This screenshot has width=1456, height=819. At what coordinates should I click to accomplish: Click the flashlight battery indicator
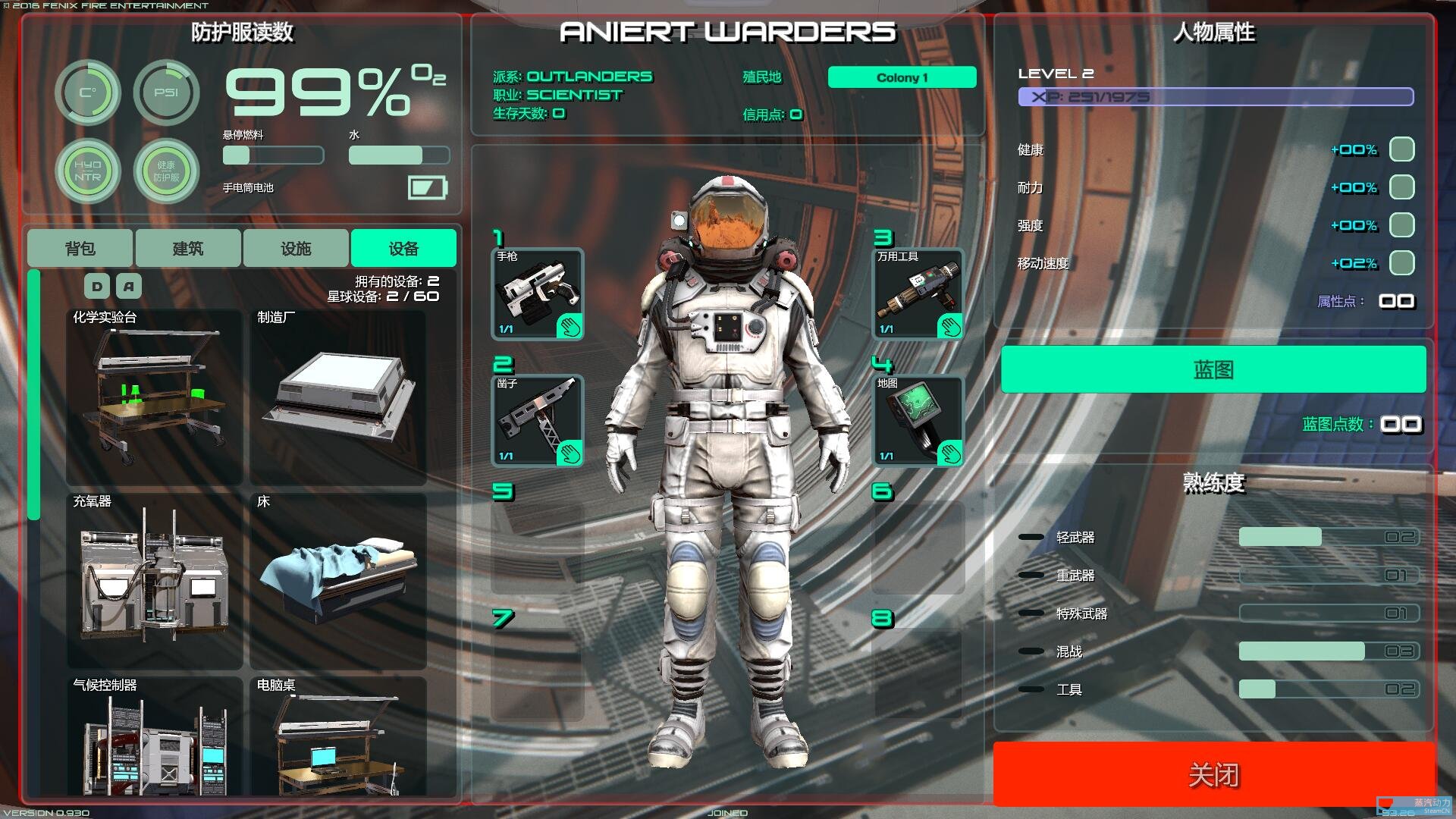[x=428, y=187]
